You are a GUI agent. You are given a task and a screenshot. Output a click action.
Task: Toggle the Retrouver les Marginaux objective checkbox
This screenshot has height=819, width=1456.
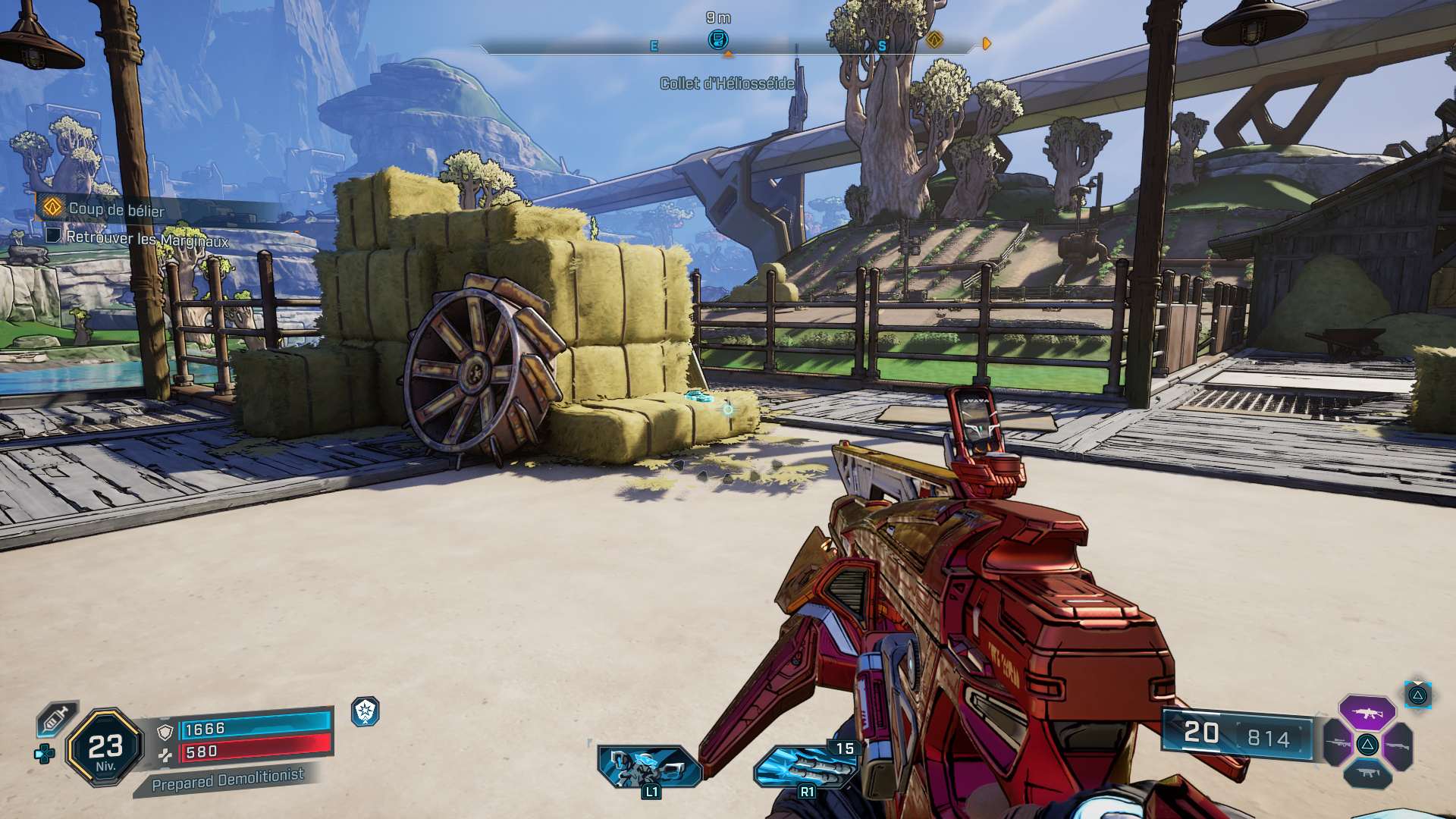pyautogui.click(x=53, y=236)
